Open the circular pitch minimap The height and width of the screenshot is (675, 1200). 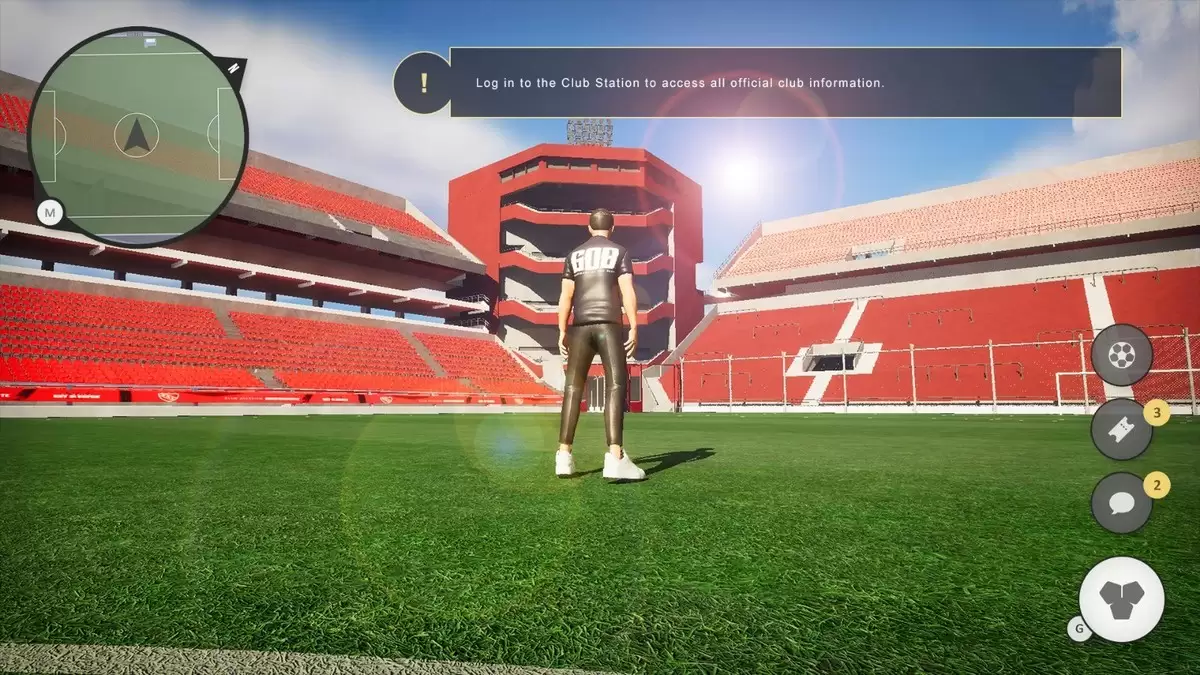click(x=137, y=136)
